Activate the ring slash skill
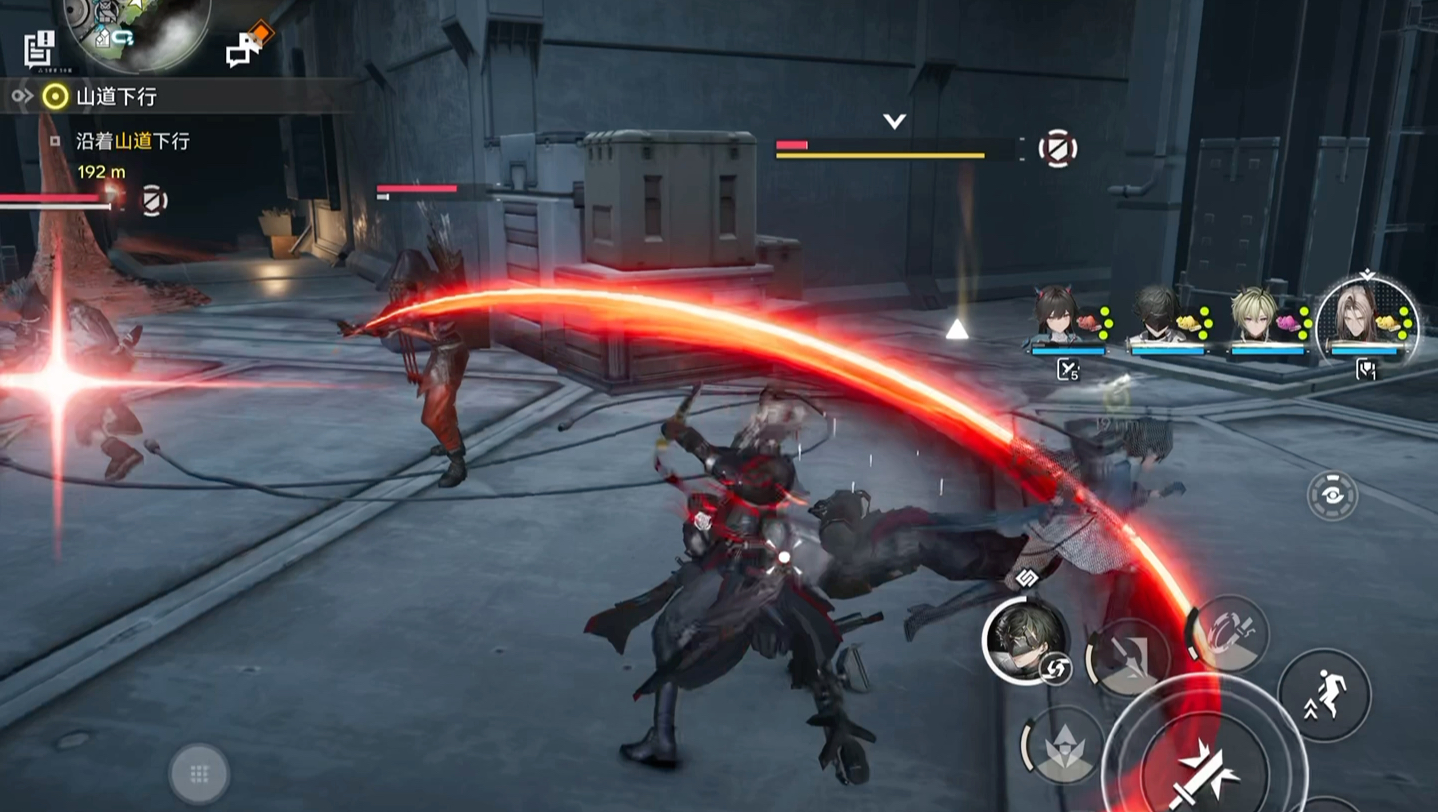This screenshot has width=1438, height=812. (x=1228, y=632)
